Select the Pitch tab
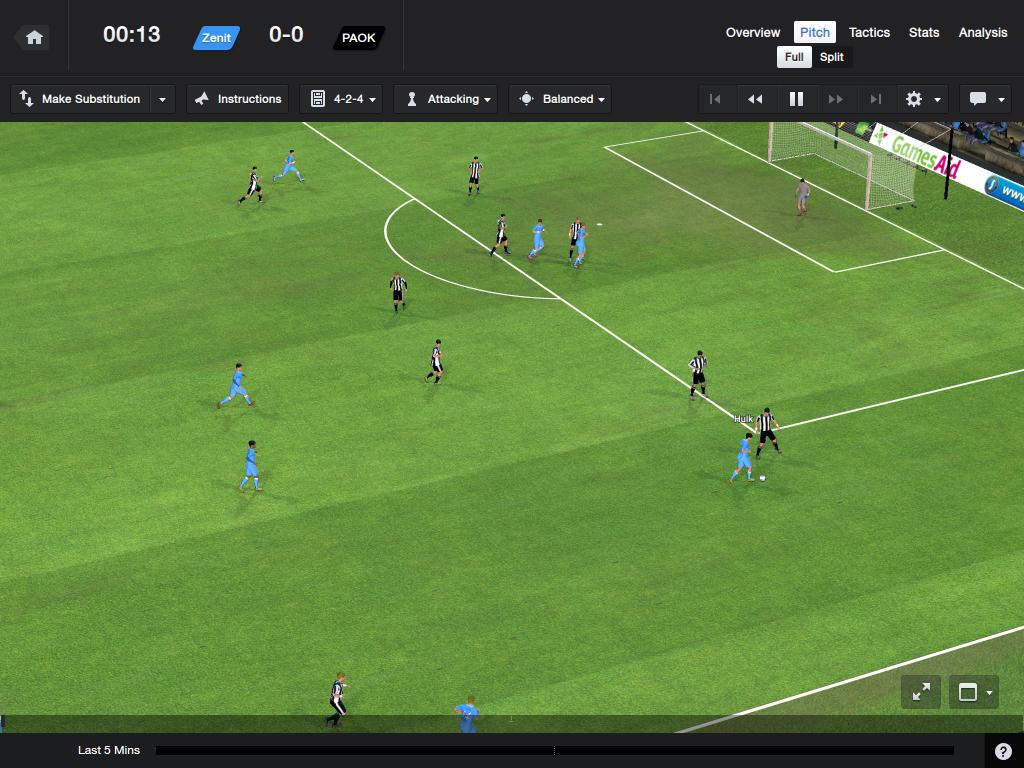The width and height of the screenshot is (1024, 768). [815, 32]
